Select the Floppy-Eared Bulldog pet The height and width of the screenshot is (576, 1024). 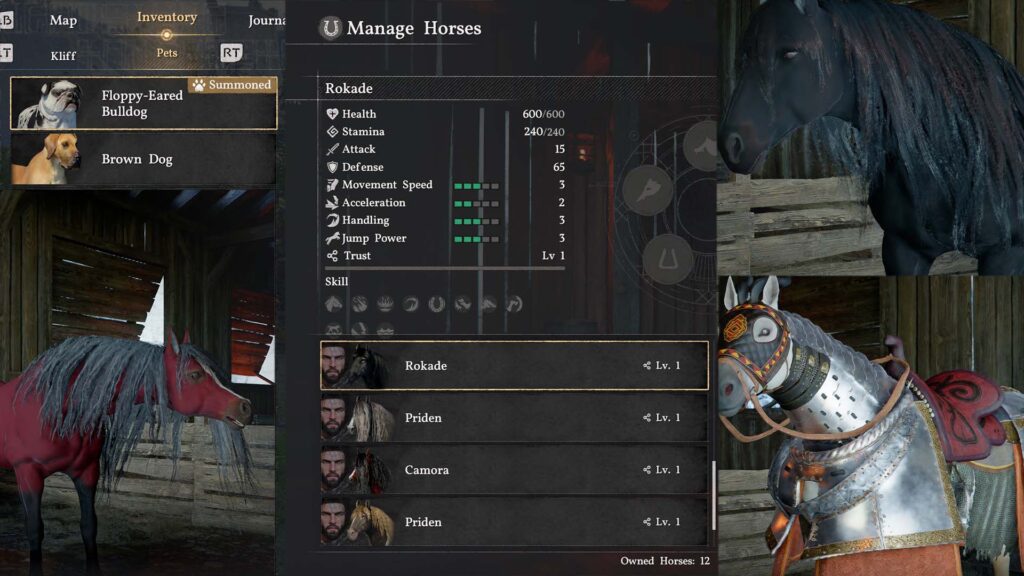(x=143, y=103)
